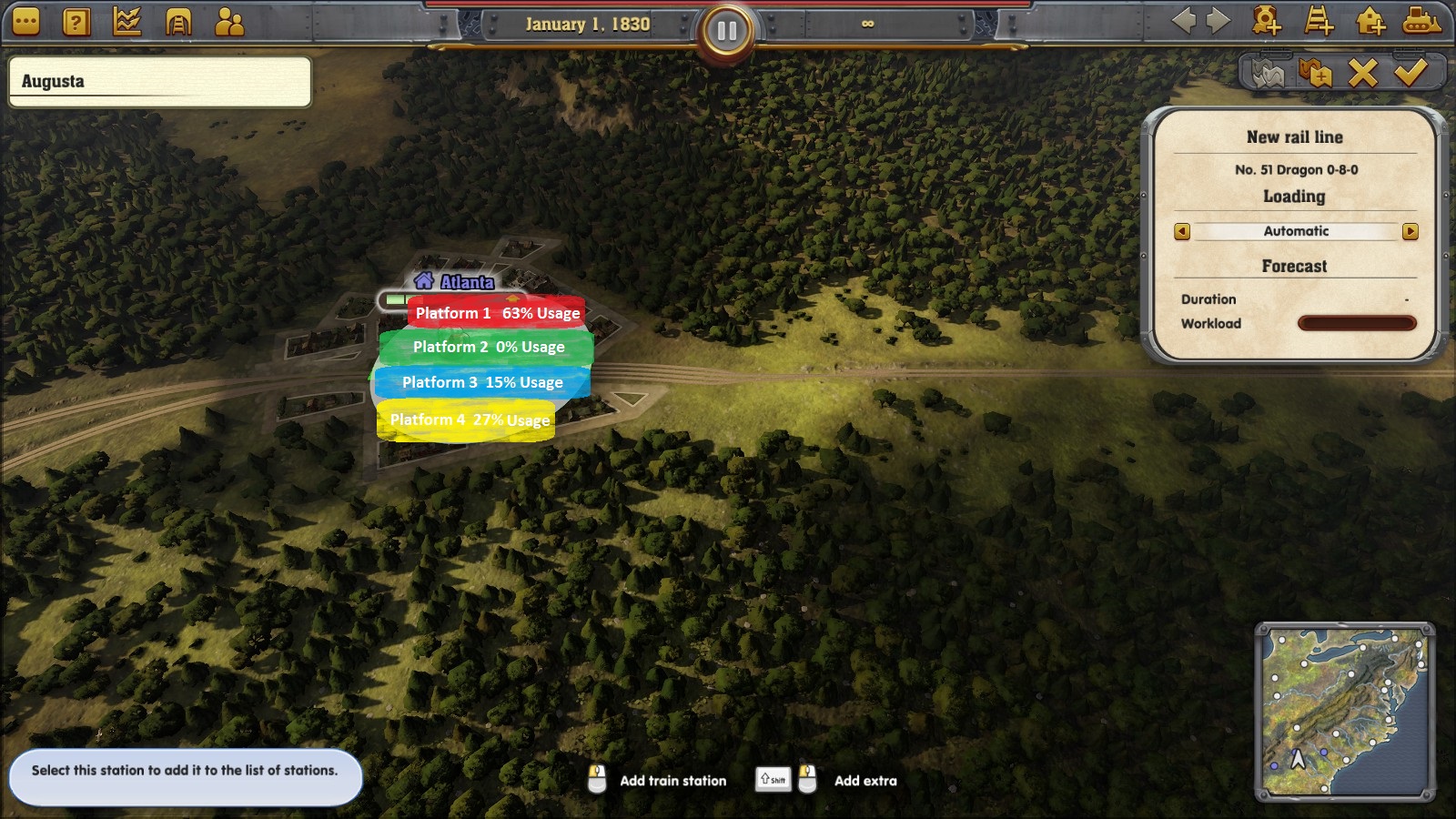The width and height of the screenshot is (1456, 819).
Task: Select Platform 2 with 0% usage
Action: (488, 347)
